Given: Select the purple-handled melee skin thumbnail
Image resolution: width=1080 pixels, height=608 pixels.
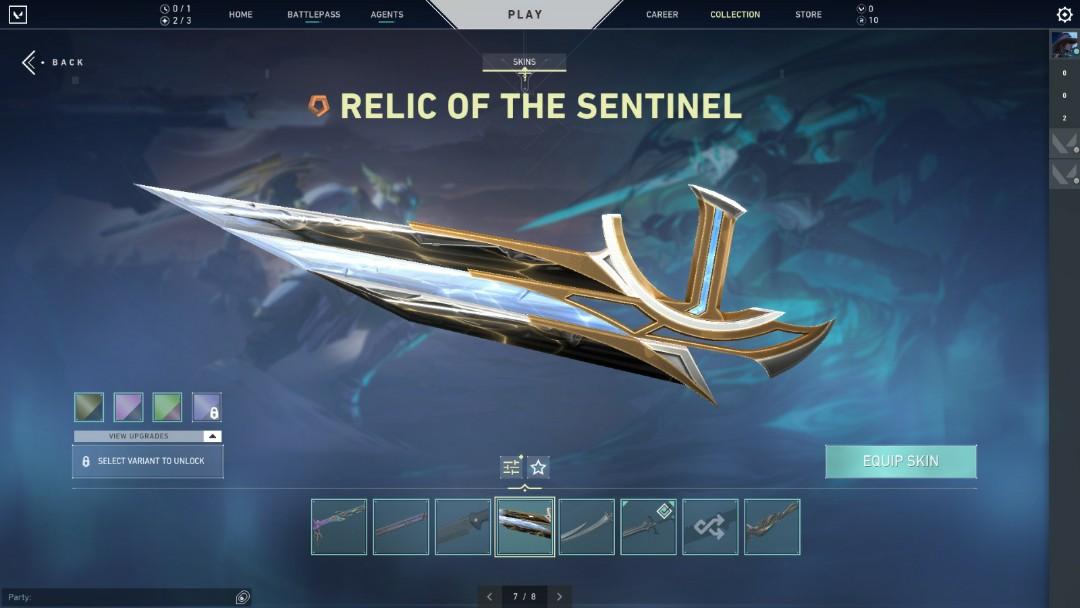Looking at the screenshot, I should click(x=339, y=527).
